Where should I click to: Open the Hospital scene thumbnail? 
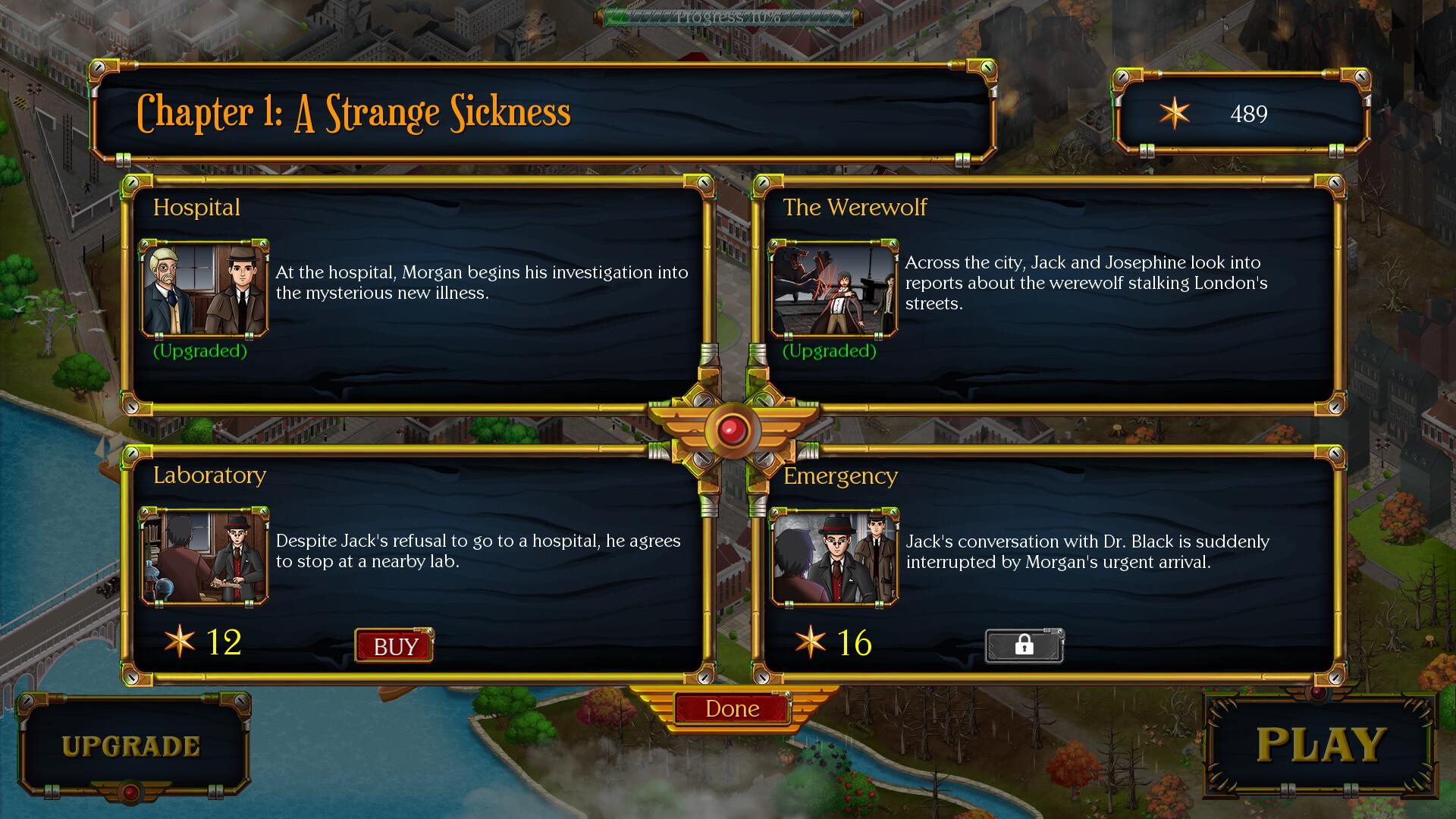pos(202,288)
